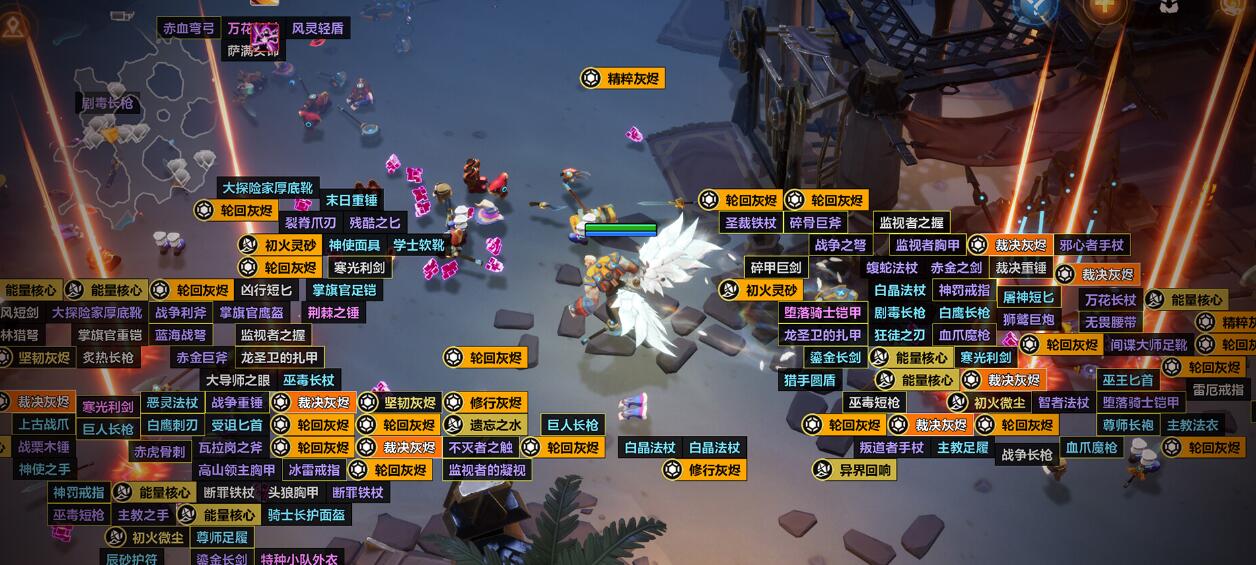1256x565 pixels.
Task: Pick up the 大导师之眼 item
Action: (x=237, y=380)
